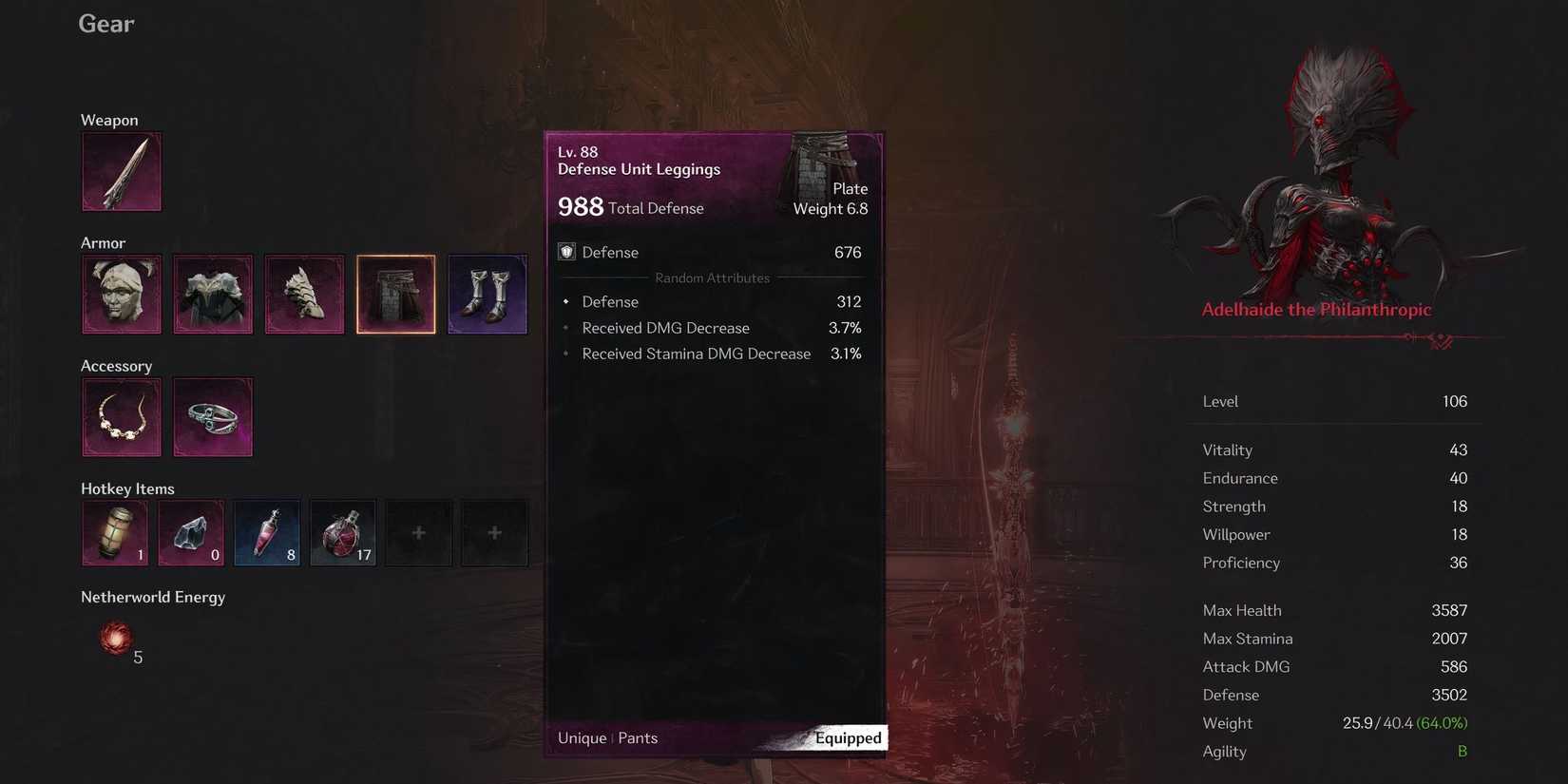Image resolution: width=1568 pixels, height=784 pixels.
Task: Select the crystal hotkey item
Action: click(190, 532)
